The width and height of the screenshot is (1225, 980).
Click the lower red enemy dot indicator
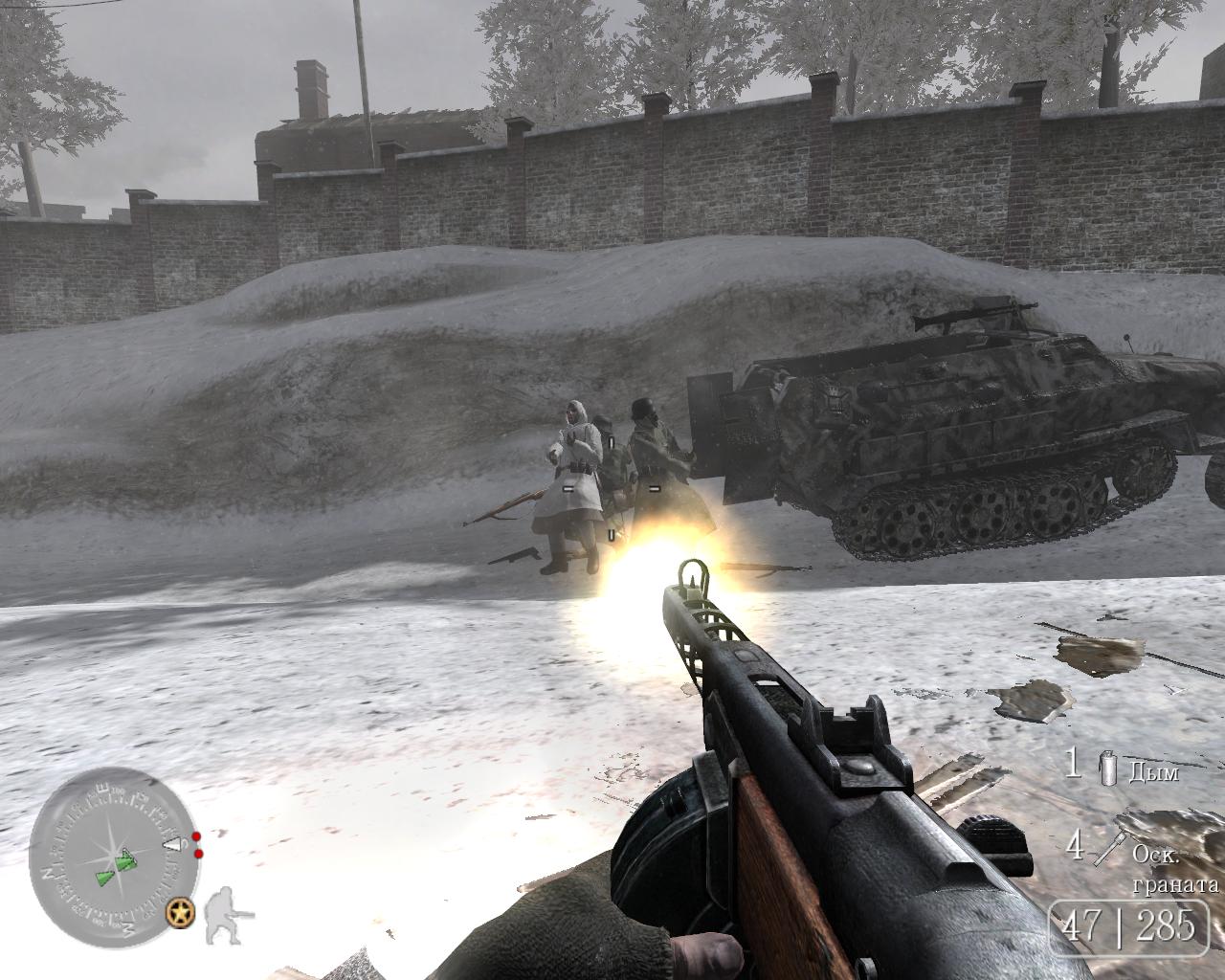click(x=196, y=854)
